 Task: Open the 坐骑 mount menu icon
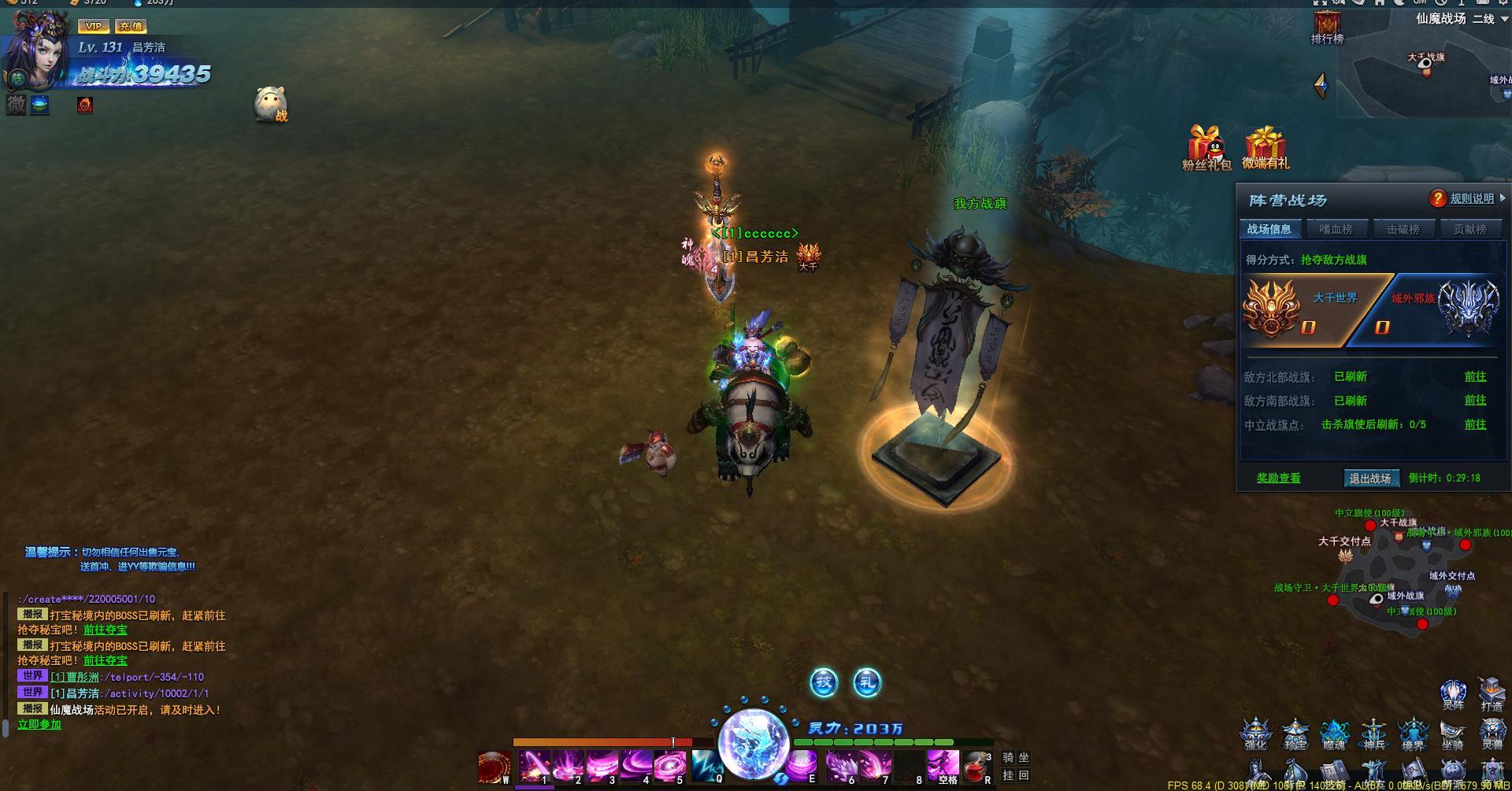tap(1452, 733)
